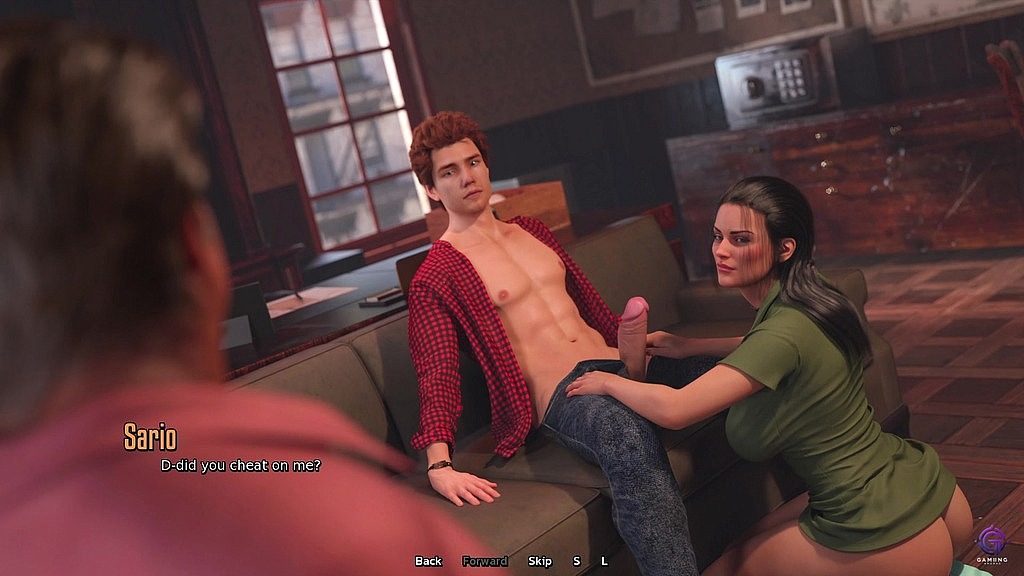This screenshot has width=1024, height=576.
Task: Activate the Skip button
Action: point(540,561)
